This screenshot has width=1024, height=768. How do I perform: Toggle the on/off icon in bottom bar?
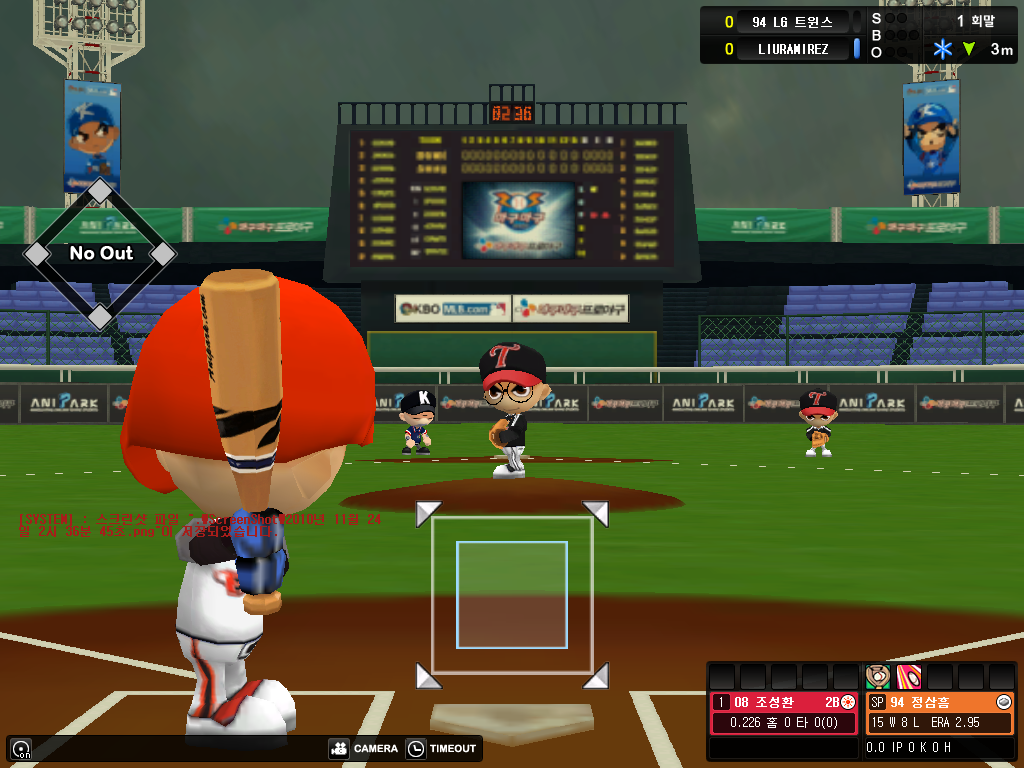point(21,748)
